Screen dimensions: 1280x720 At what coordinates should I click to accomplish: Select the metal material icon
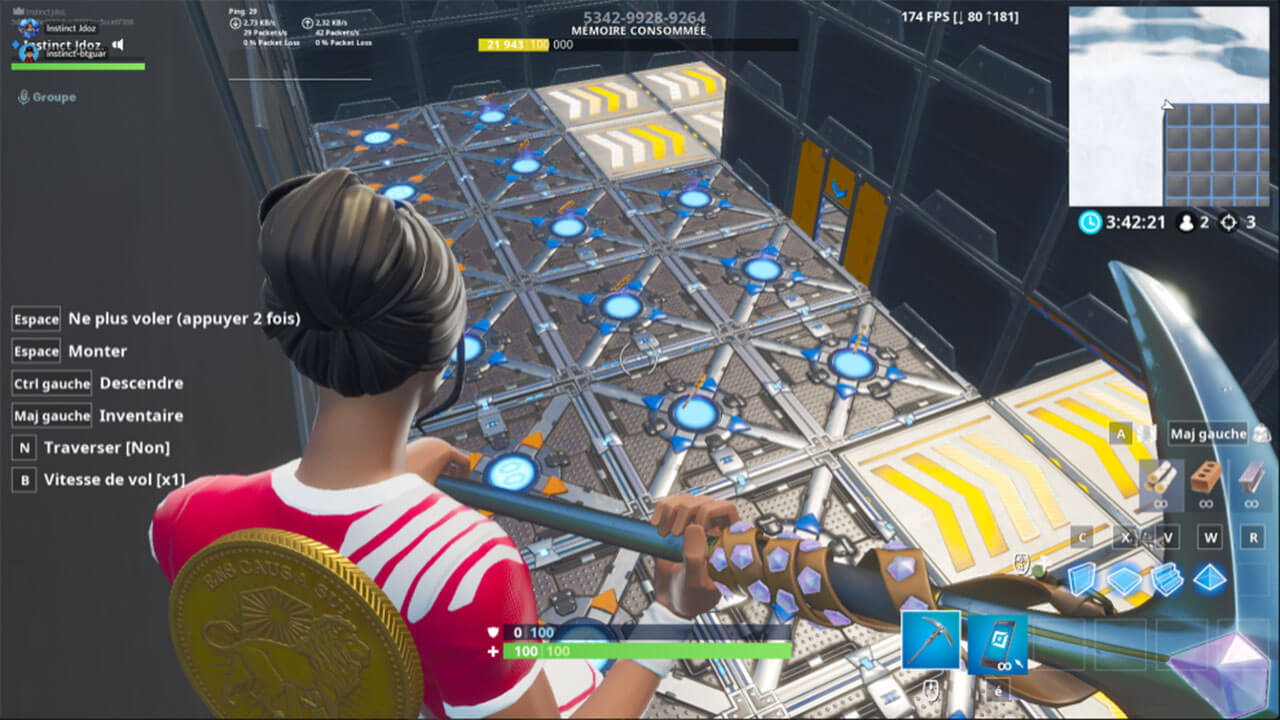[1250, 479]
